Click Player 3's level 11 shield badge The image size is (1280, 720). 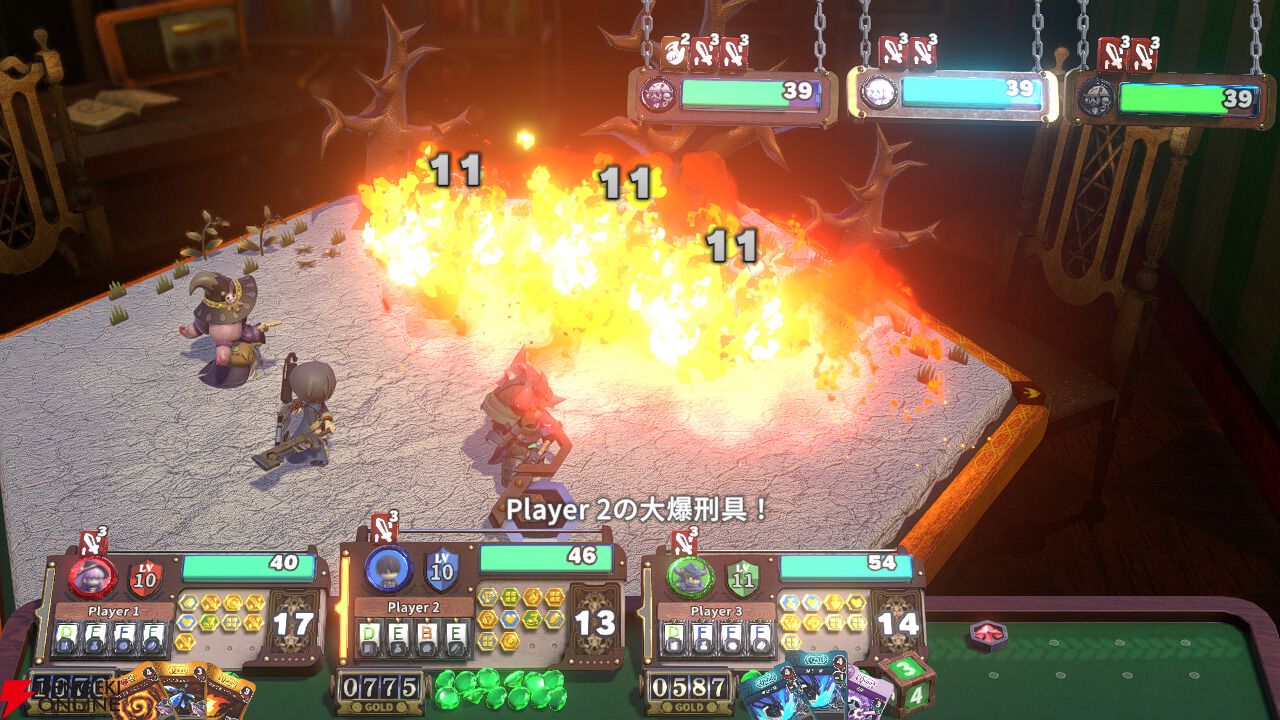743,577
